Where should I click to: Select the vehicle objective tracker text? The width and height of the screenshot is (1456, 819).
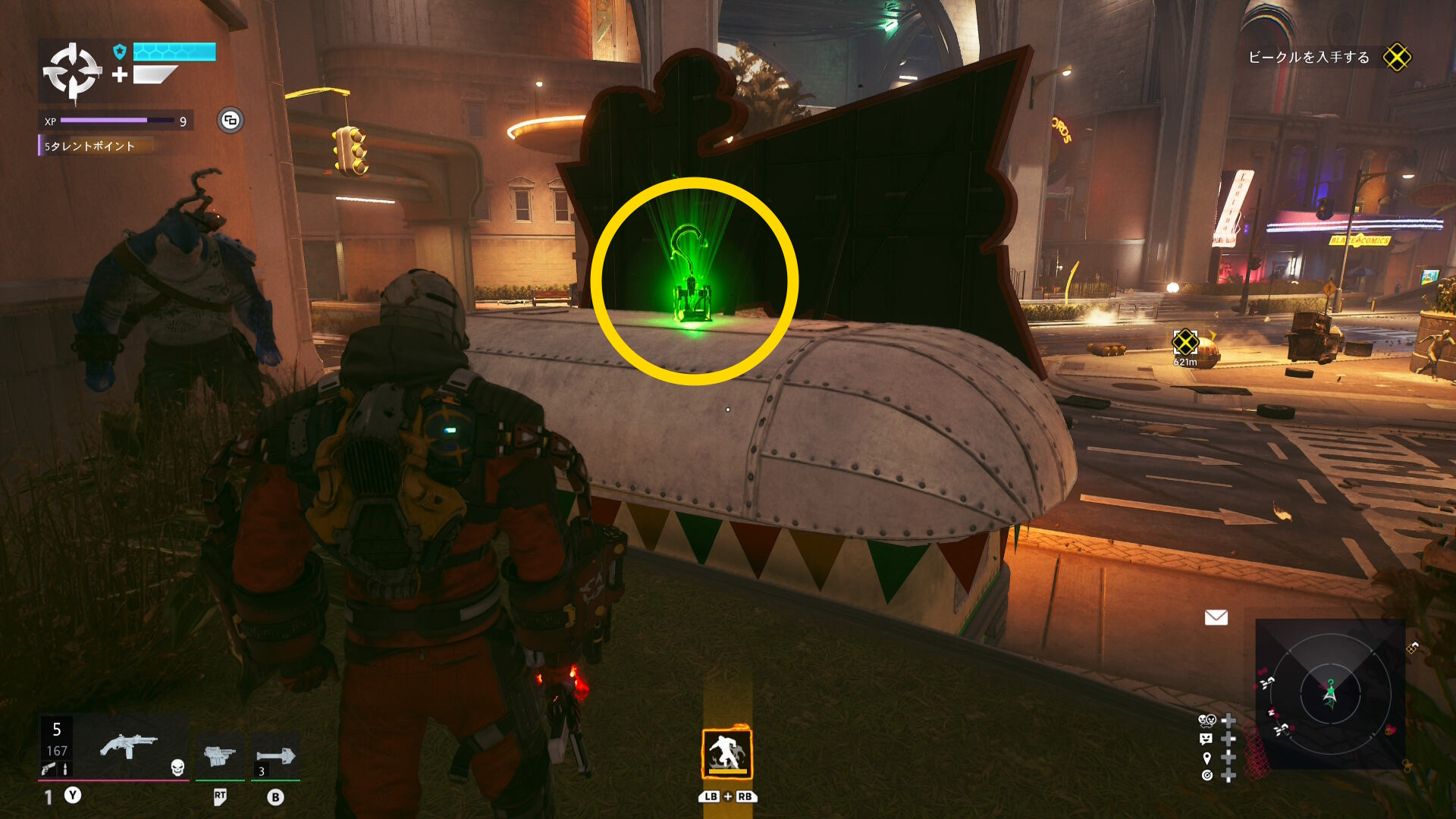tap(1308, 58)
